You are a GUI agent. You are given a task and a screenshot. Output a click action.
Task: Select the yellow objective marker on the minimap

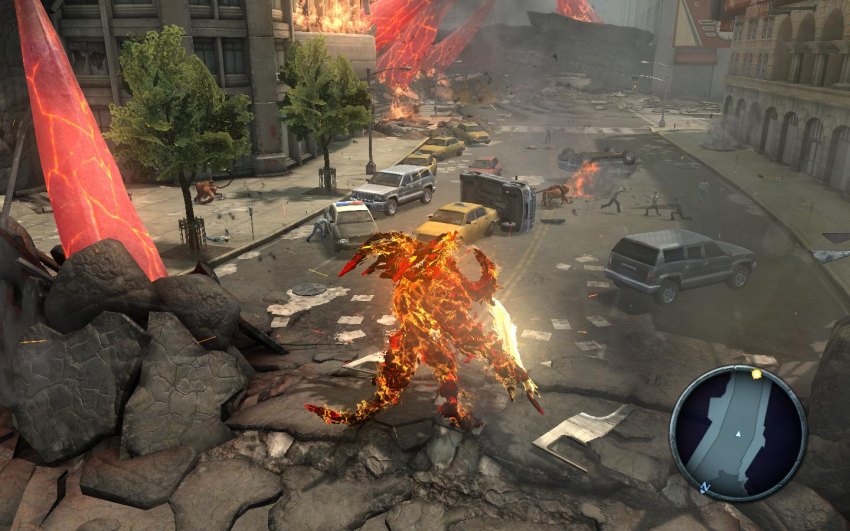(x=757, y=374)
